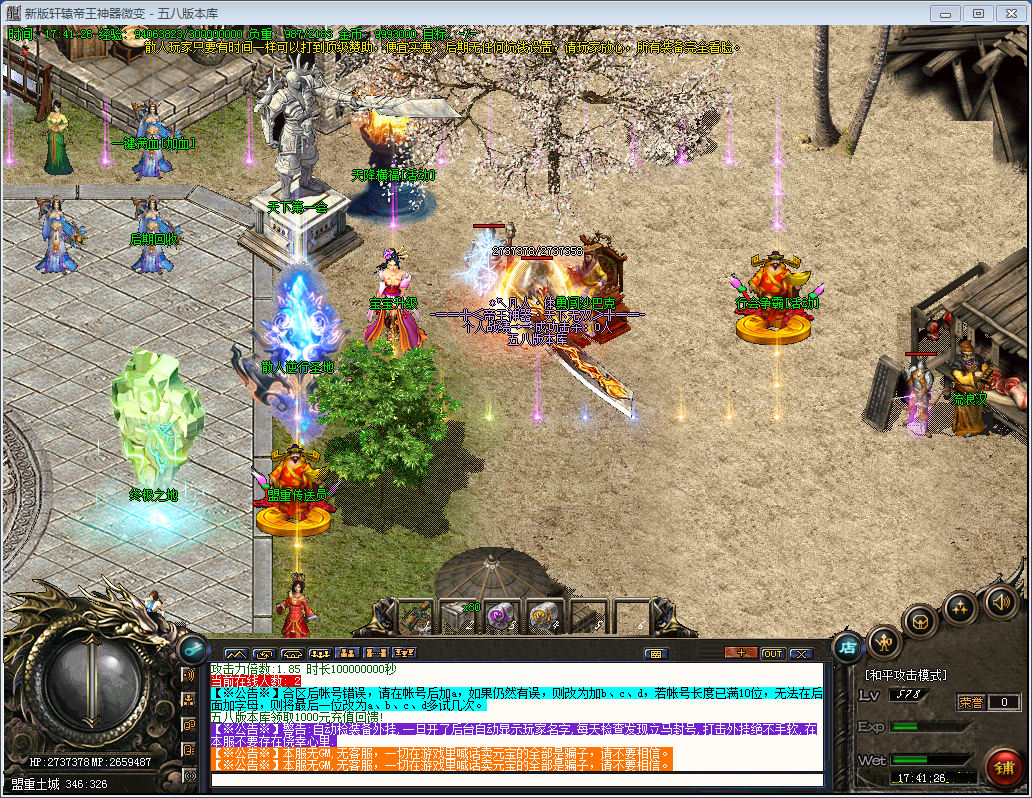Open the bag using the chest icon
Screen dimensions: 1032x798
coord(920,621)
